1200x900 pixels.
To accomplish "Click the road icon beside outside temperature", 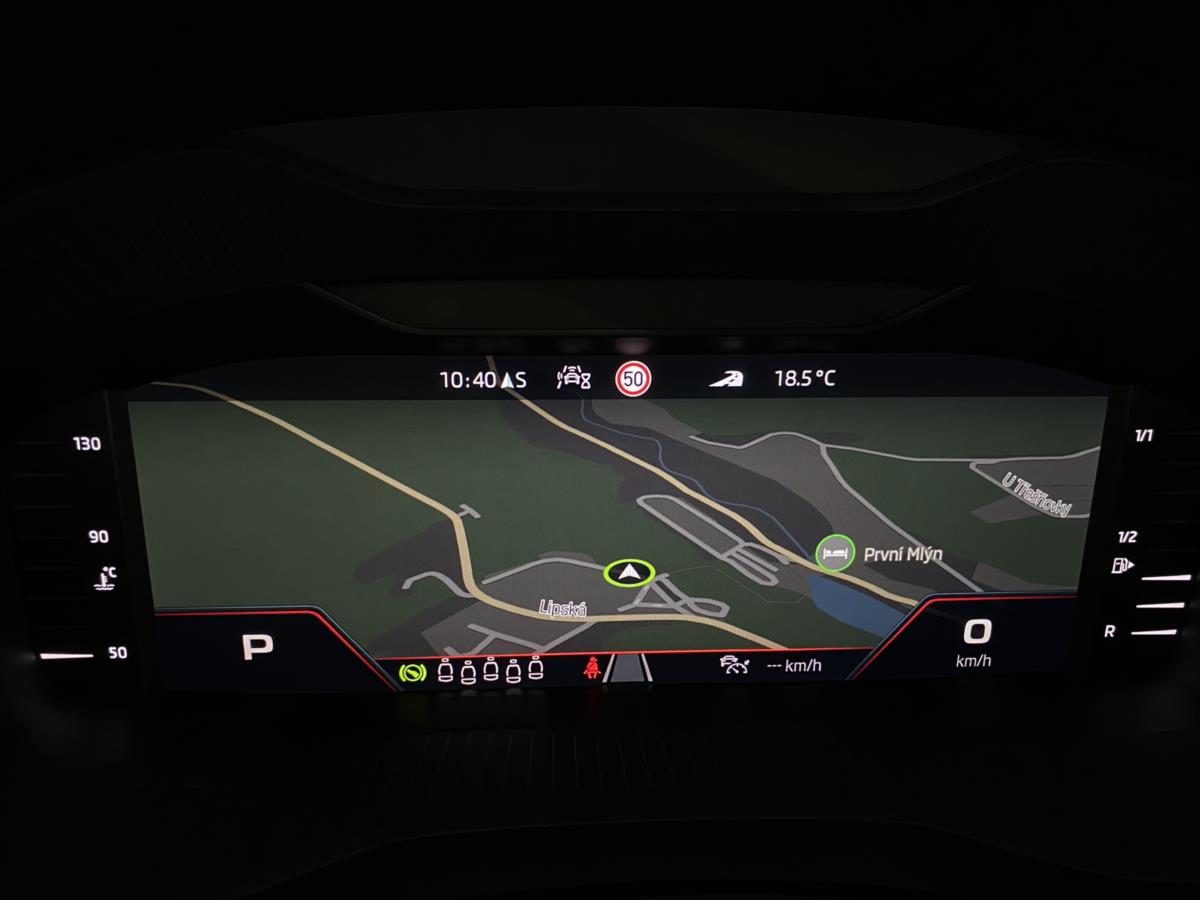I will tap(726, 379).
